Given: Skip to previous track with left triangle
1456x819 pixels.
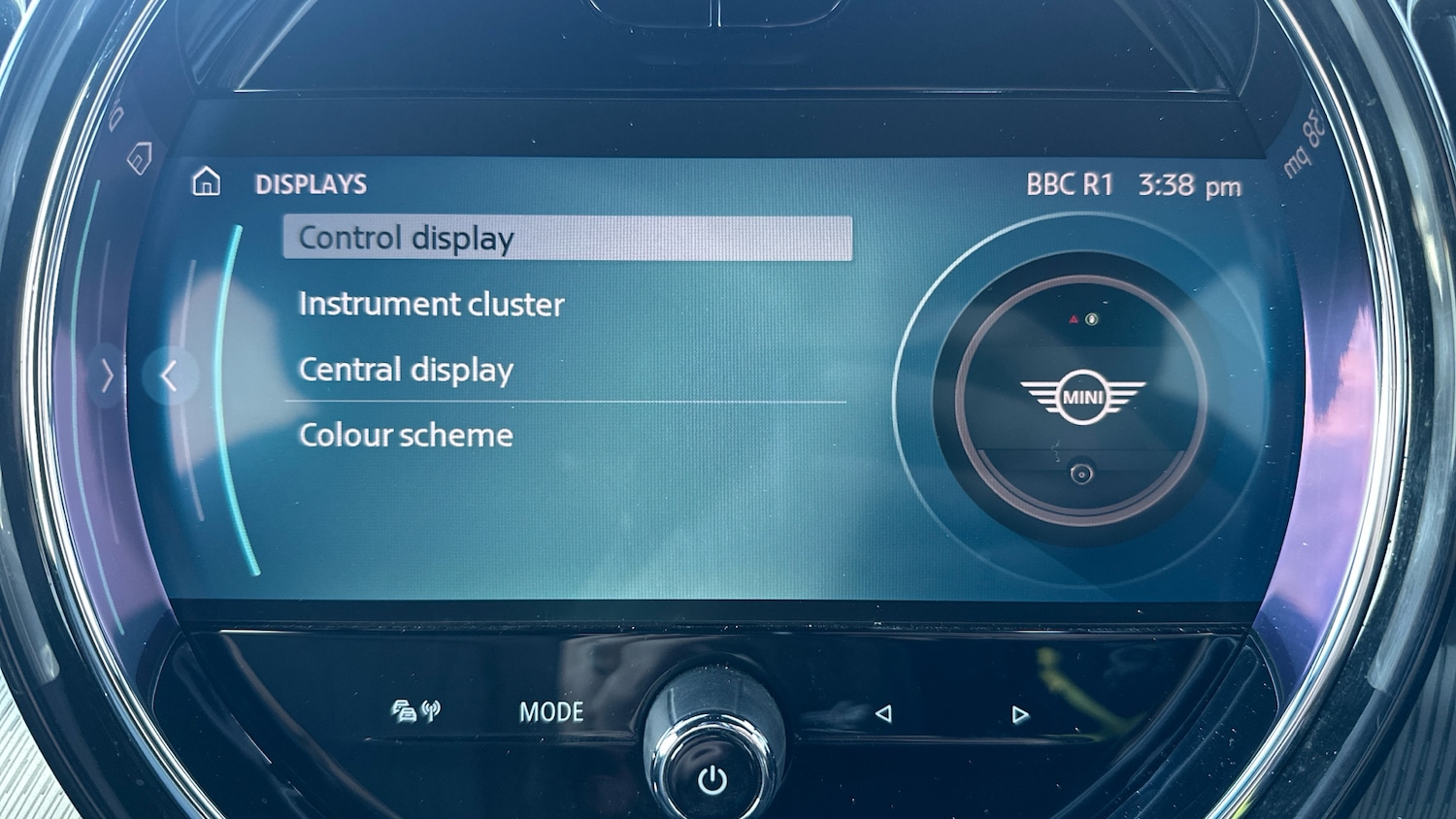Looking at the screenshot, I should click(x=882, y=714).
